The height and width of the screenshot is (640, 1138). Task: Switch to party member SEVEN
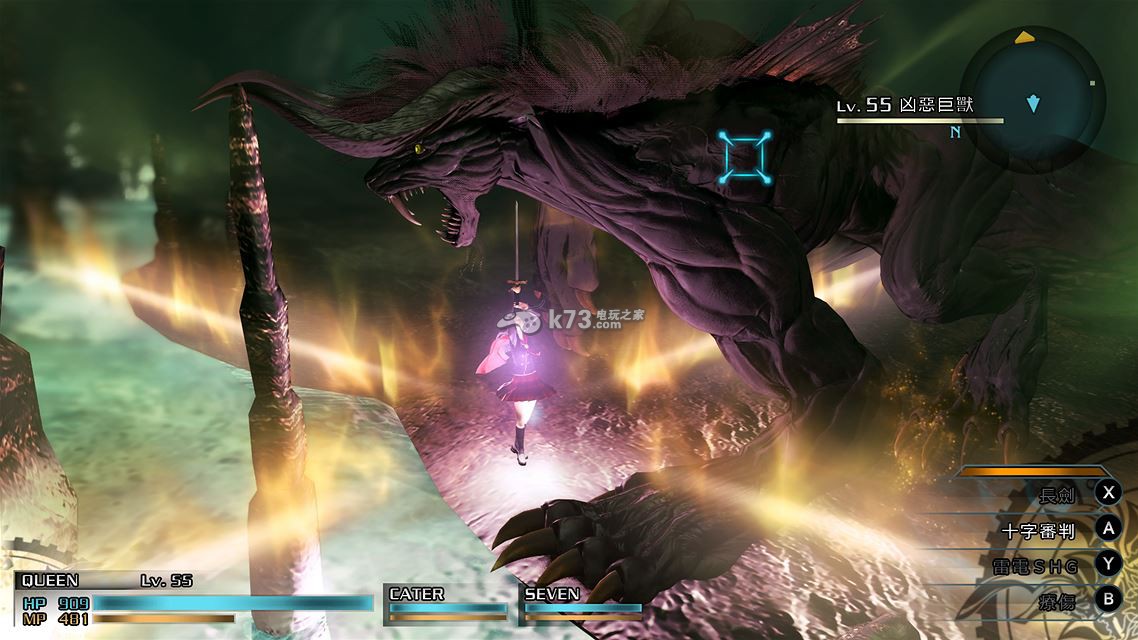point(582,601)
